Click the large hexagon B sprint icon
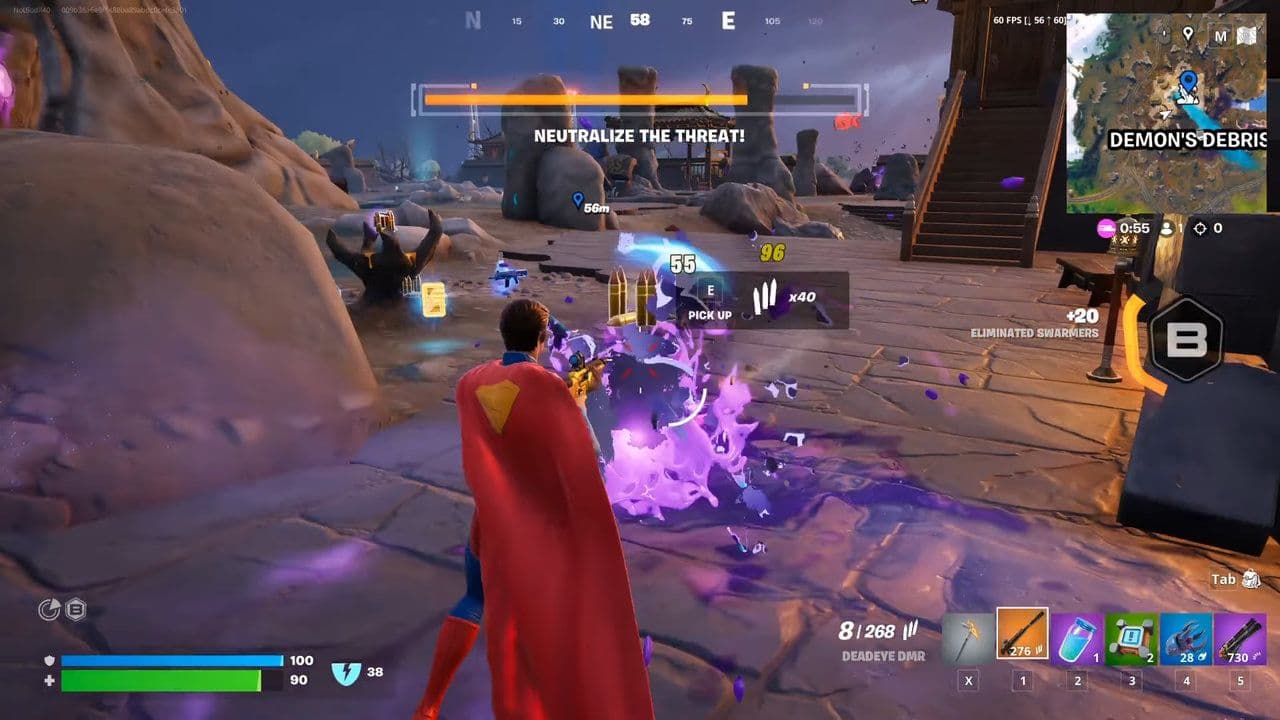The height and width of the screenshot is (720, 1280). 1187,340
